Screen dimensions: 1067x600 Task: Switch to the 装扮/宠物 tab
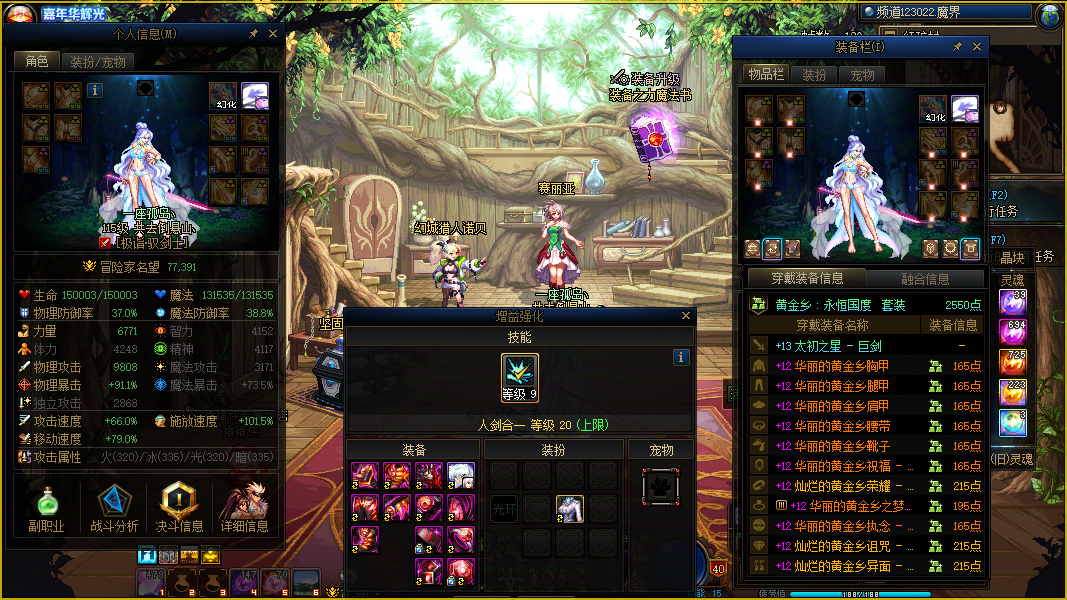(x=98, y=61)
